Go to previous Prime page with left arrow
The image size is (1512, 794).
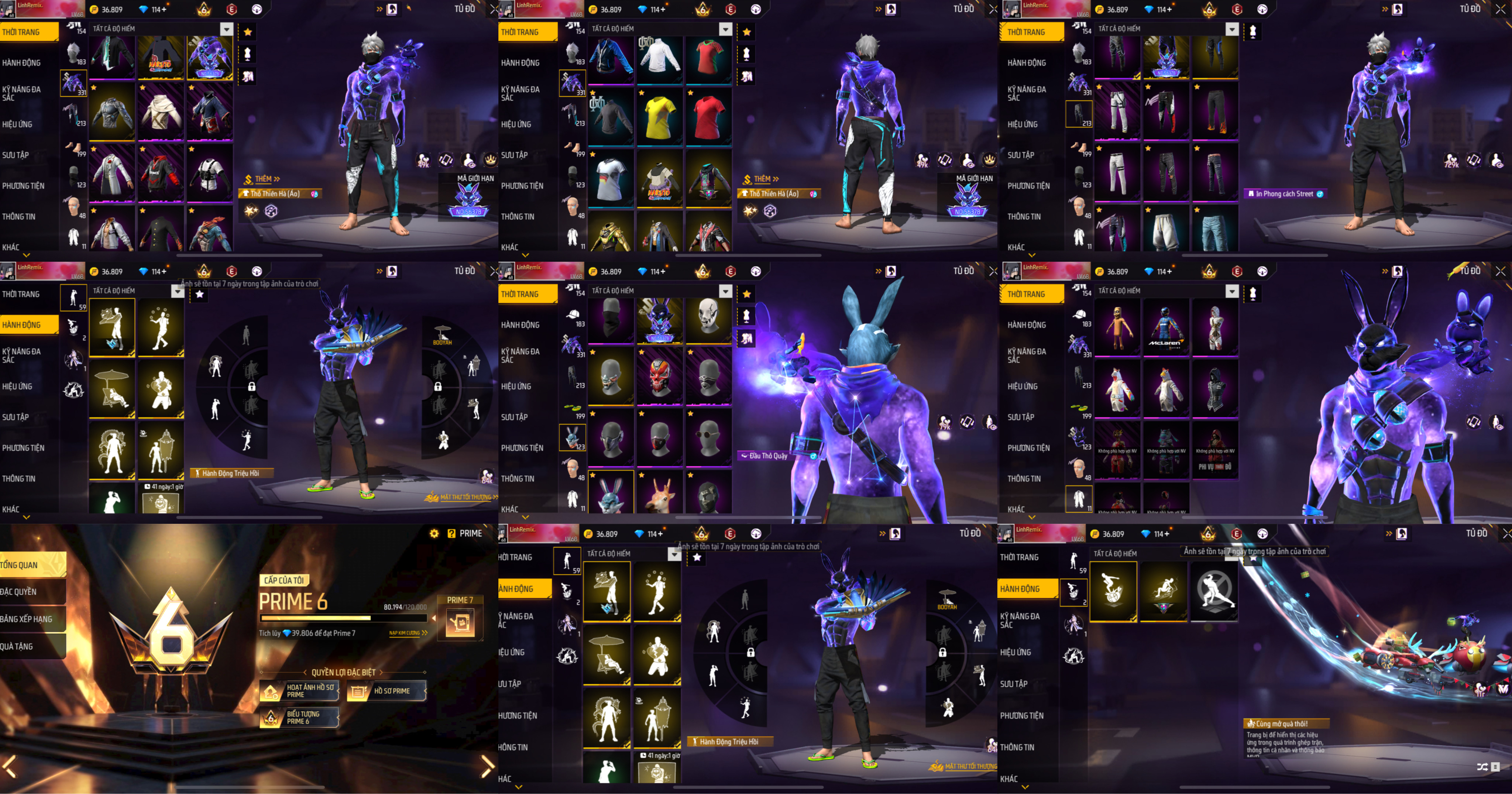(10, 766)
